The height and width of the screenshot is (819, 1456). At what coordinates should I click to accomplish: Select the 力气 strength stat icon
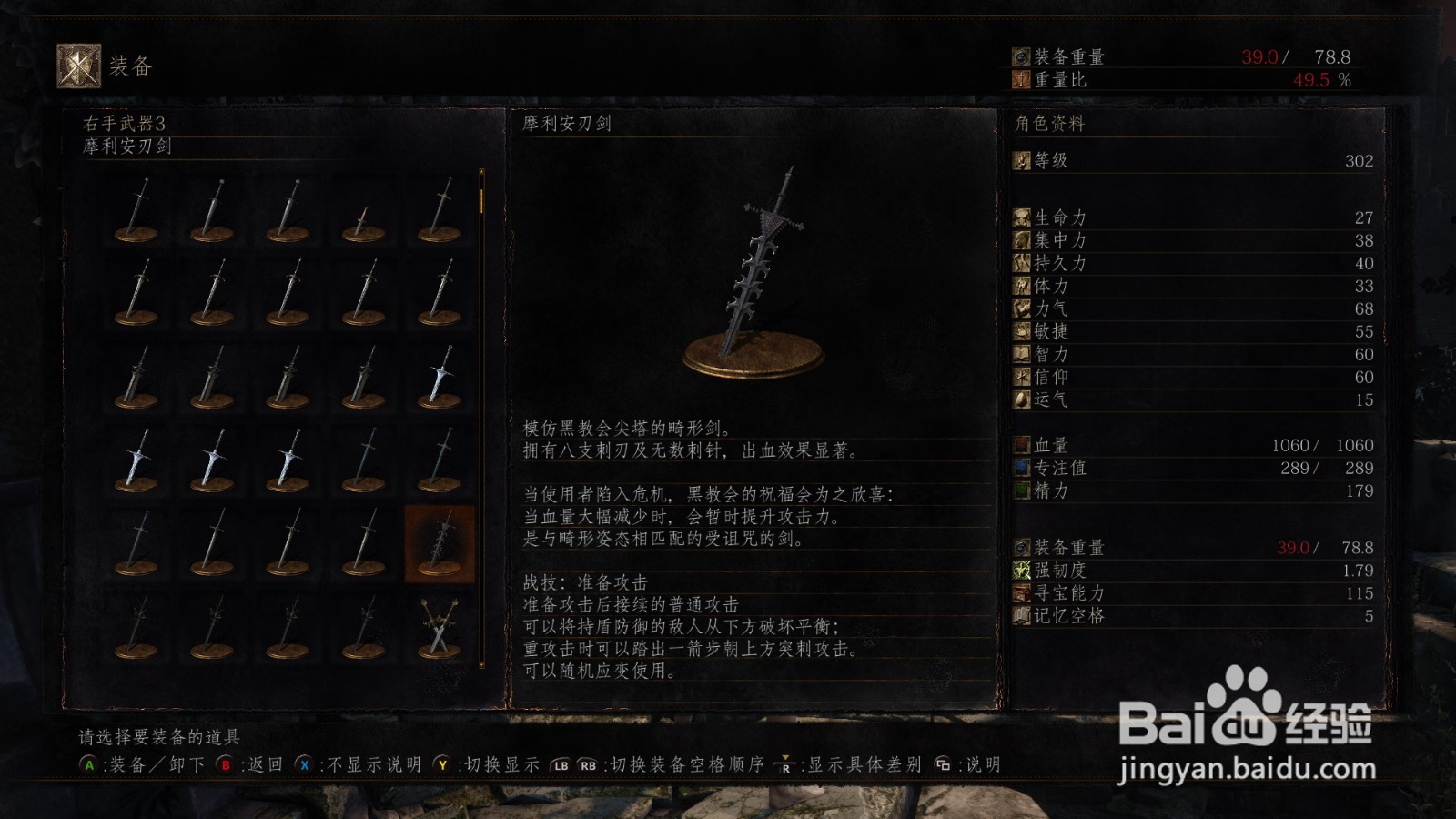point(1022,308)
